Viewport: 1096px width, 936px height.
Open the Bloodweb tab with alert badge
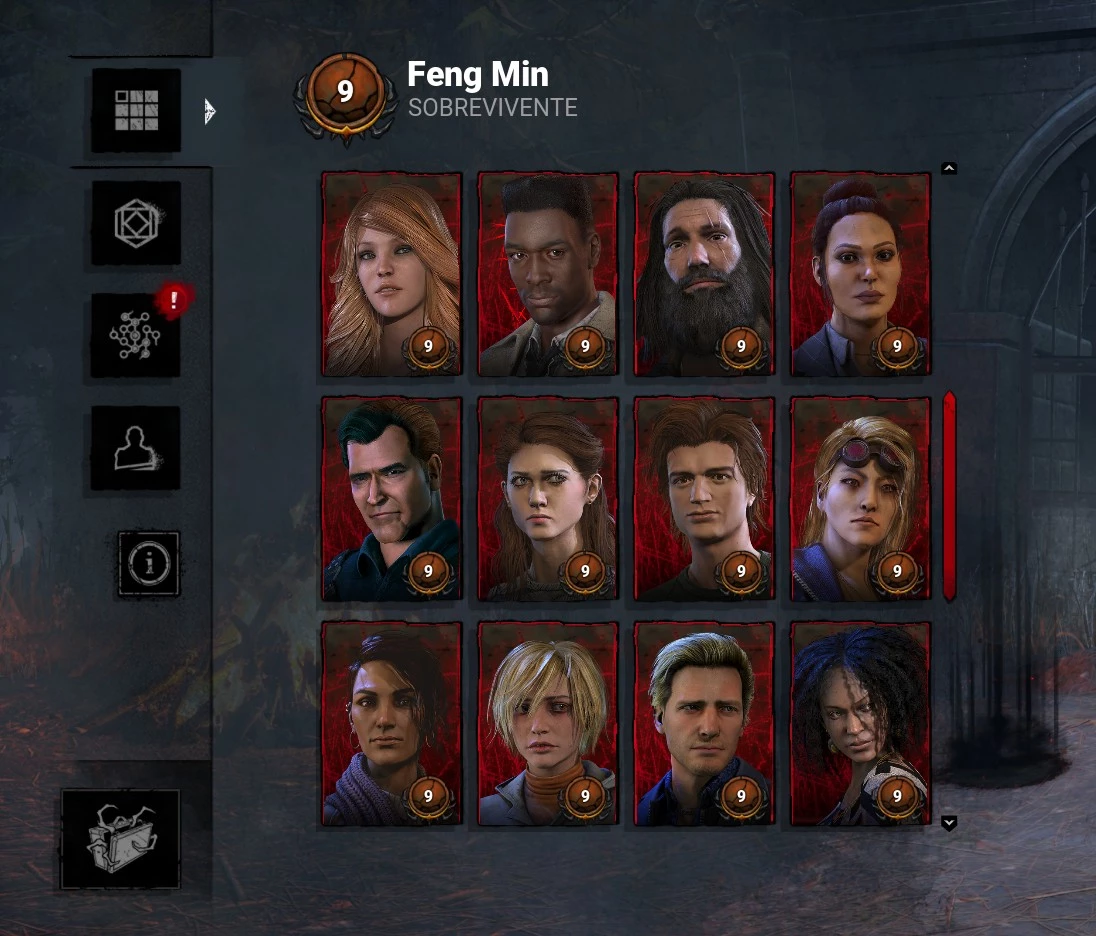[x=136, y=335]
